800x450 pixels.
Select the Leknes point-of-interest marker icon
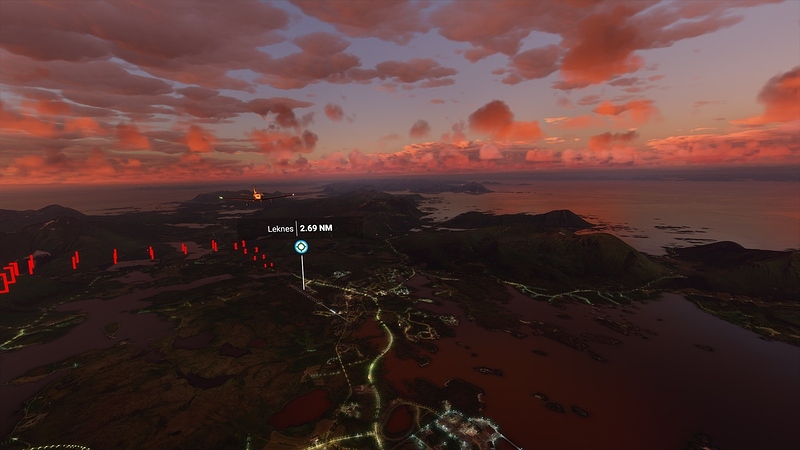click(300, 246)
